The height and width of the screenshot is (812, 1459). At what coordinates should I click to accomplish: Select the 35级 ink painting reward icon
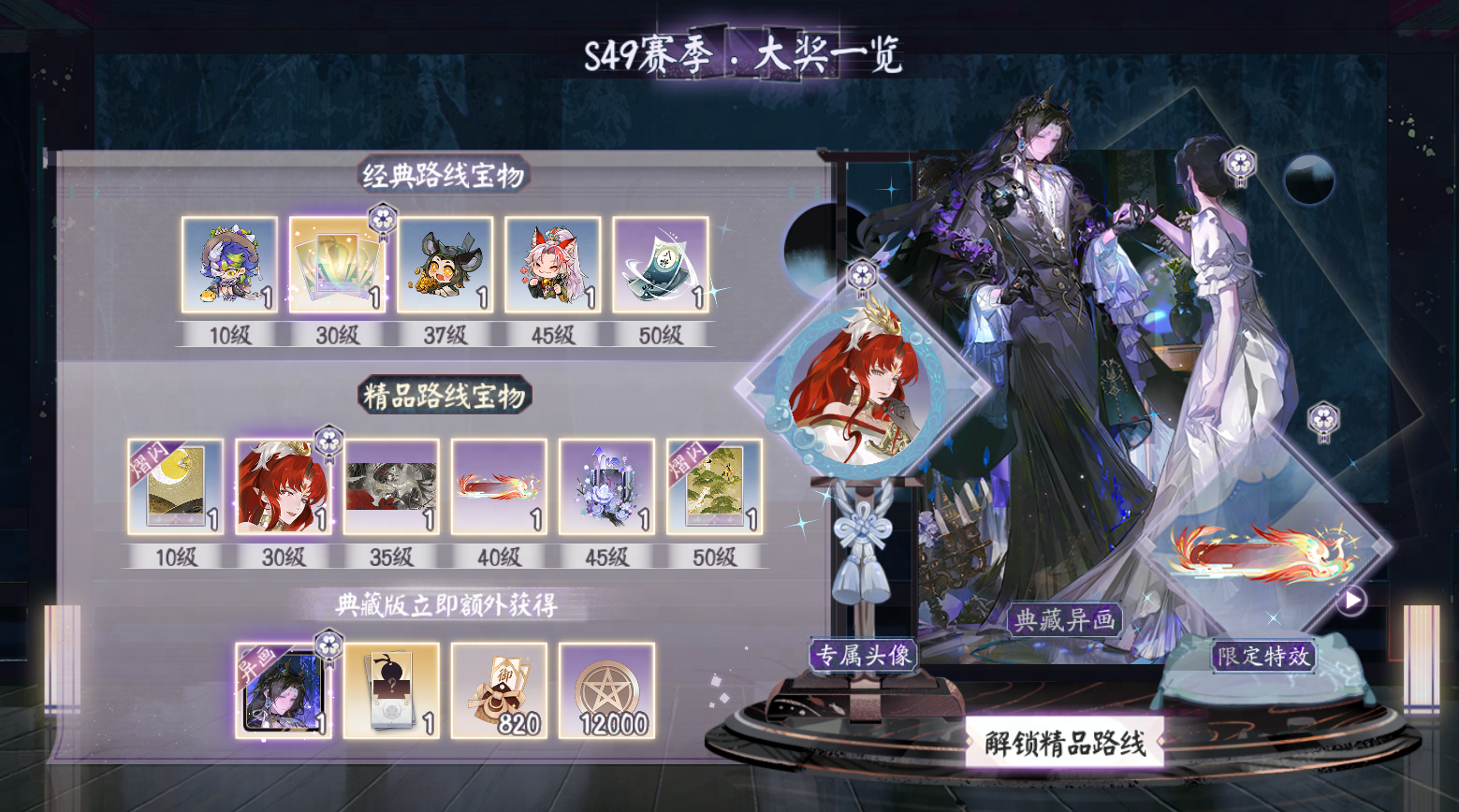click(x=391, y=485)
